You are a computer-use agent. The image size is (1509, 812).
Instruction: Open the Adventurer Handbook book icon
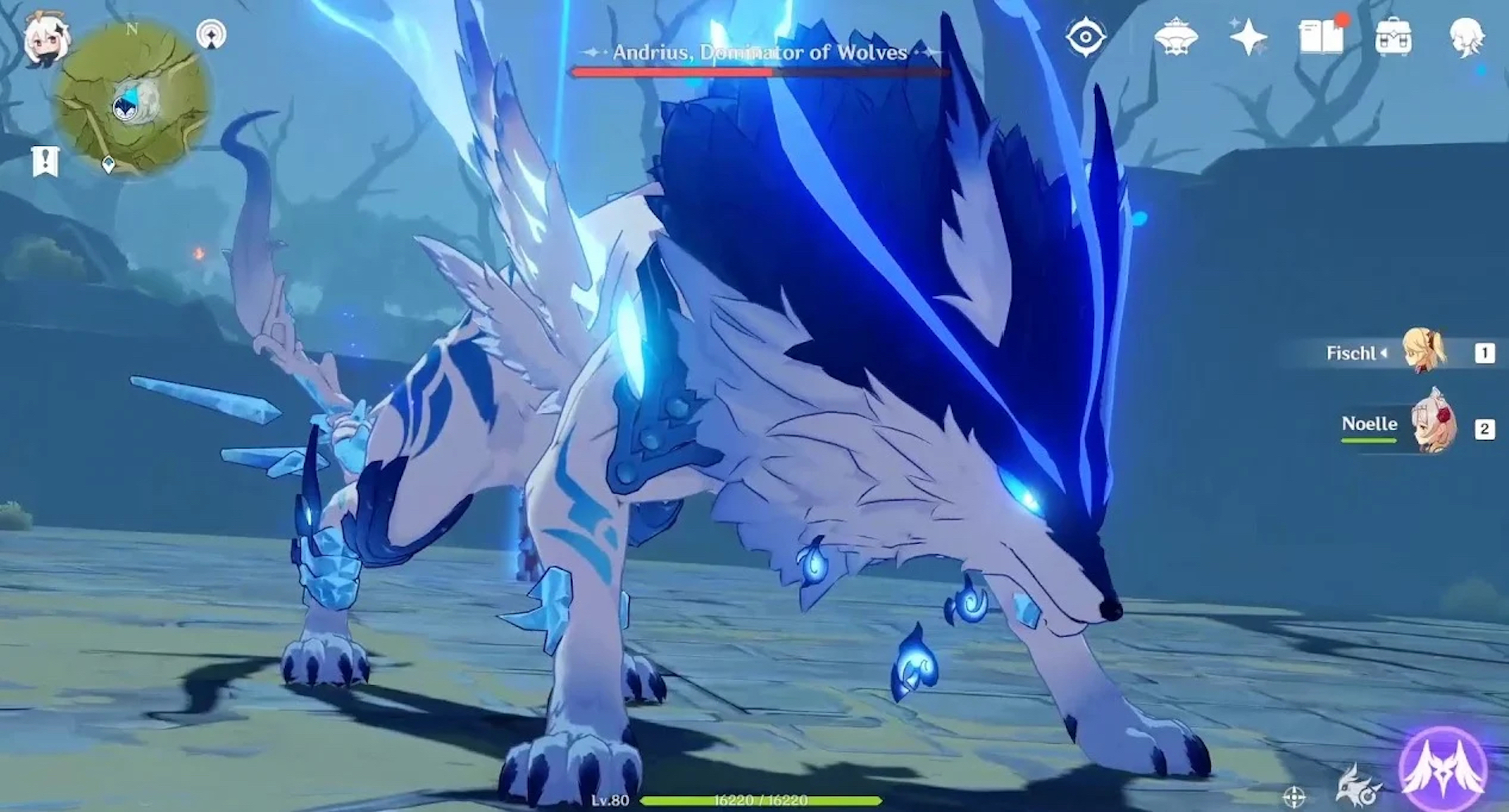[1322, 37]
